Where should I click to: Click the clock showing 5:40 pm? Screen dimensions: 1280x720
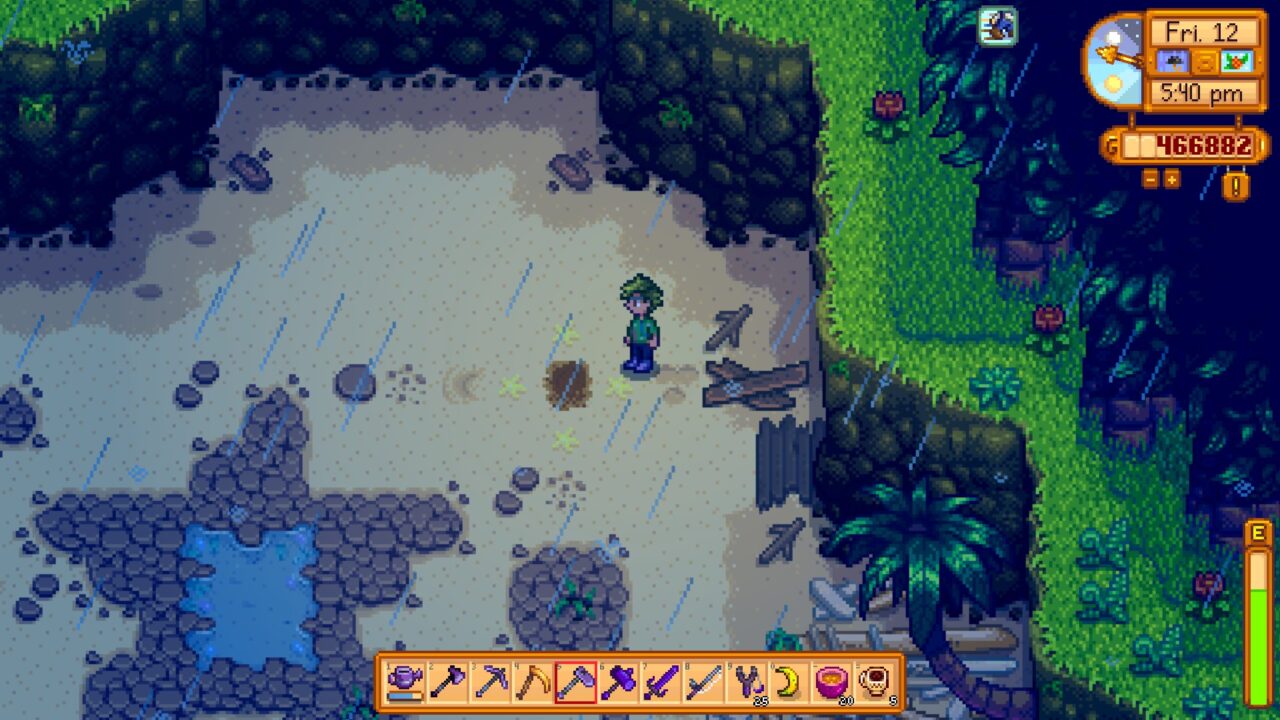click(1202, 91)
